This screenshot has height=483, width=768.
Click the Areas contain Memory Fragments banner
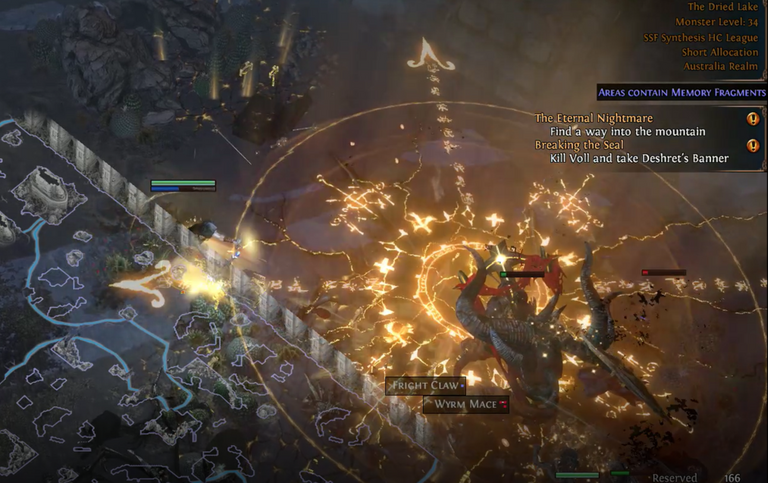coord(680,93)
